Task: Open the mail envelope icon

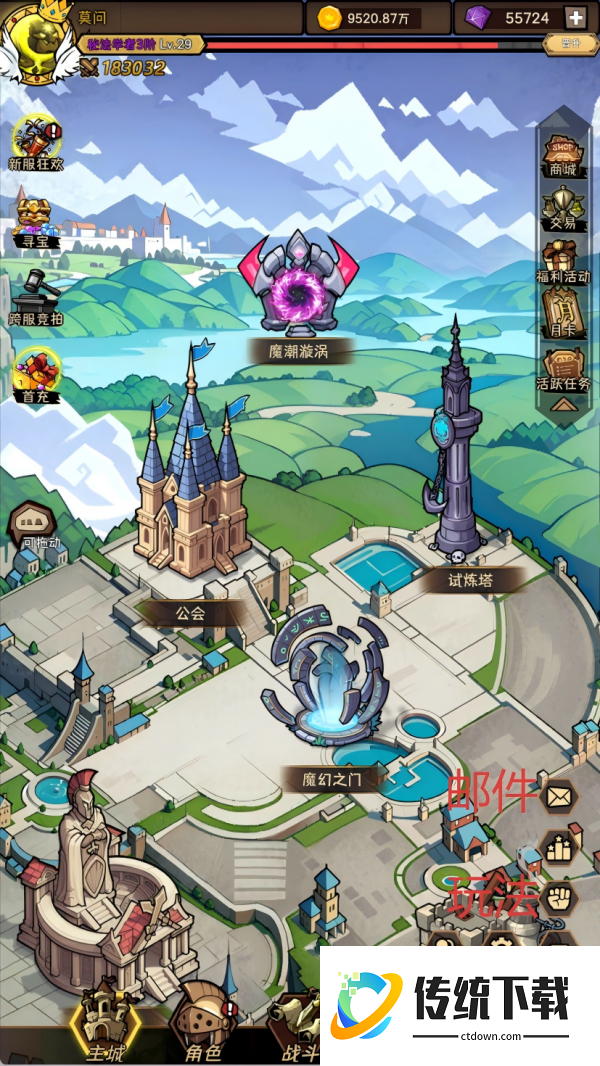Action: point(558,796)
